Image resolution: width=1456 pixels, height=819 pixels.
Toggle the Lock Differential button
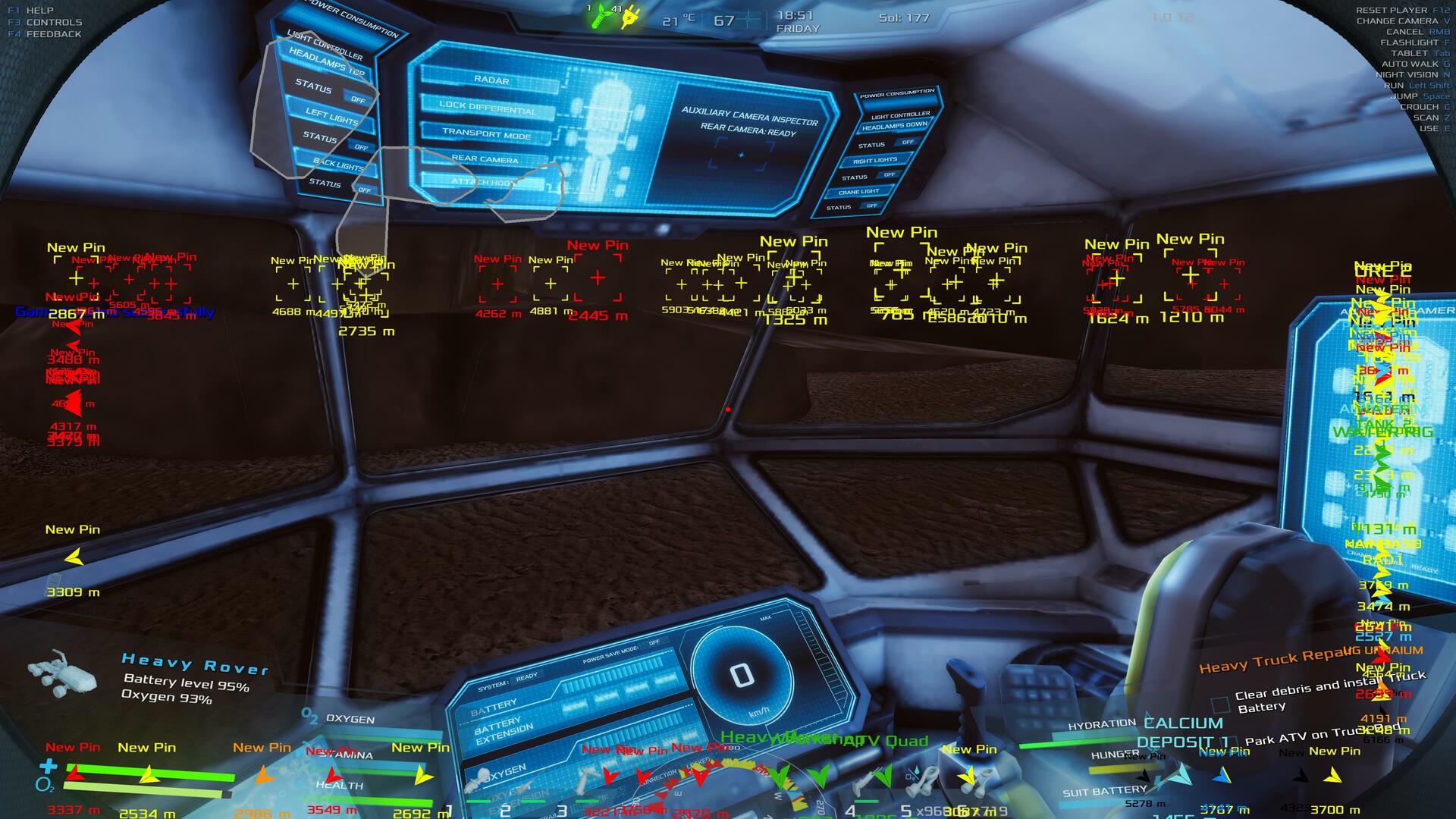point(487,107)
